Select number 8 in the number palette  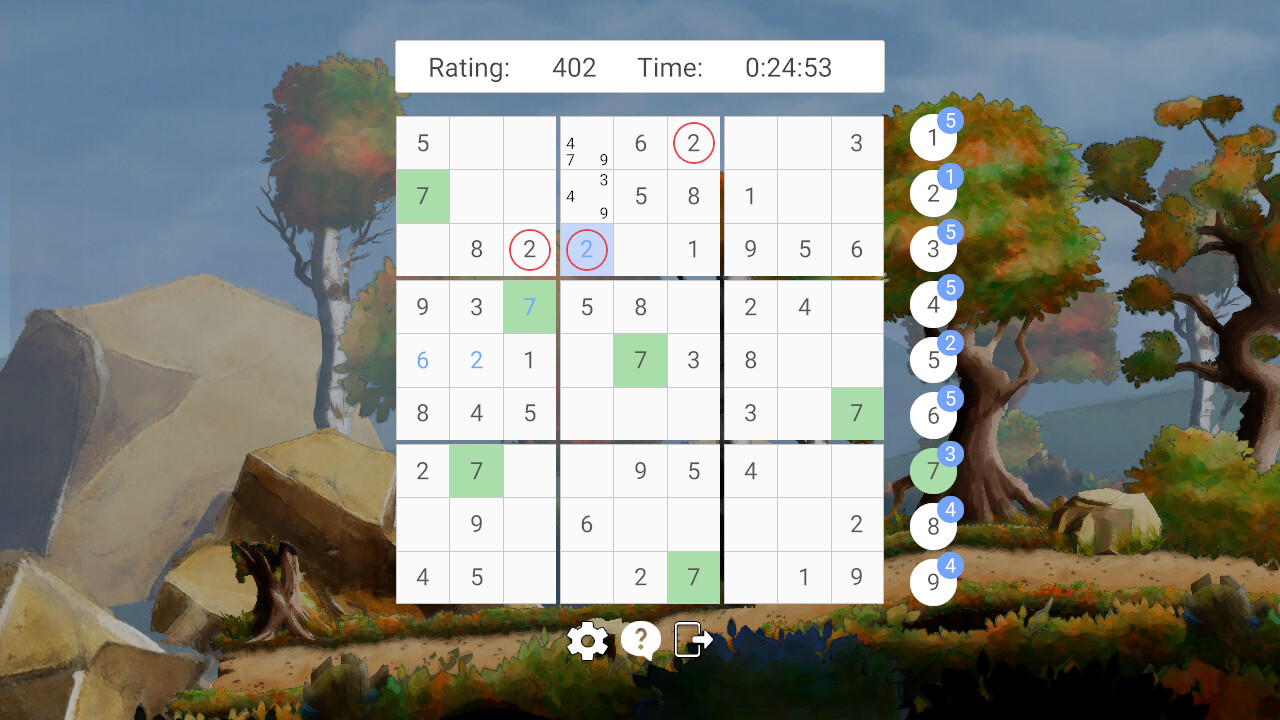pyautogui.click(x=932, y=525)
